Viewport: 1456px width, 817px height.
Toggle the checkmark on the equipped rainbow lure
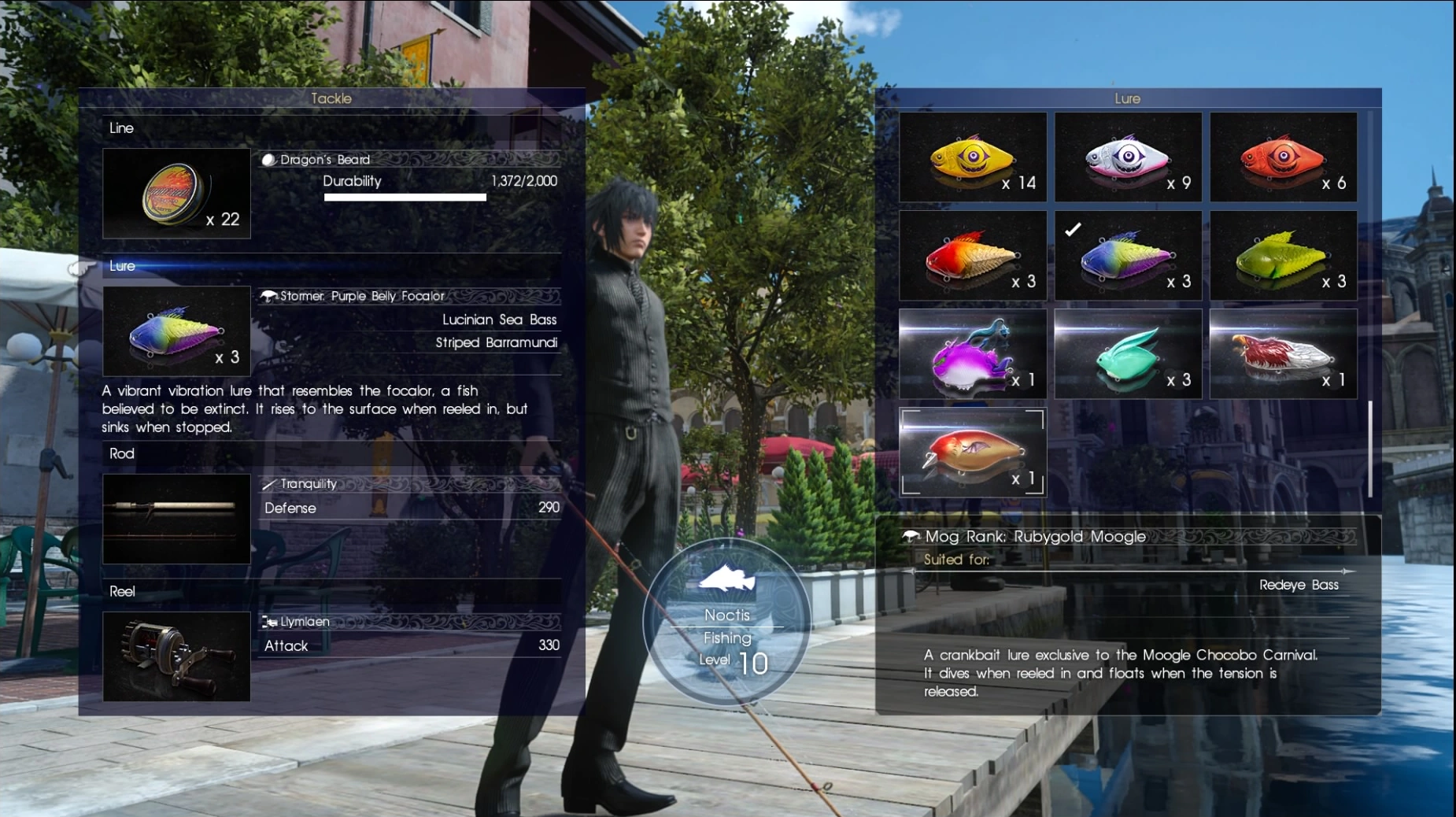[1129, 255]
